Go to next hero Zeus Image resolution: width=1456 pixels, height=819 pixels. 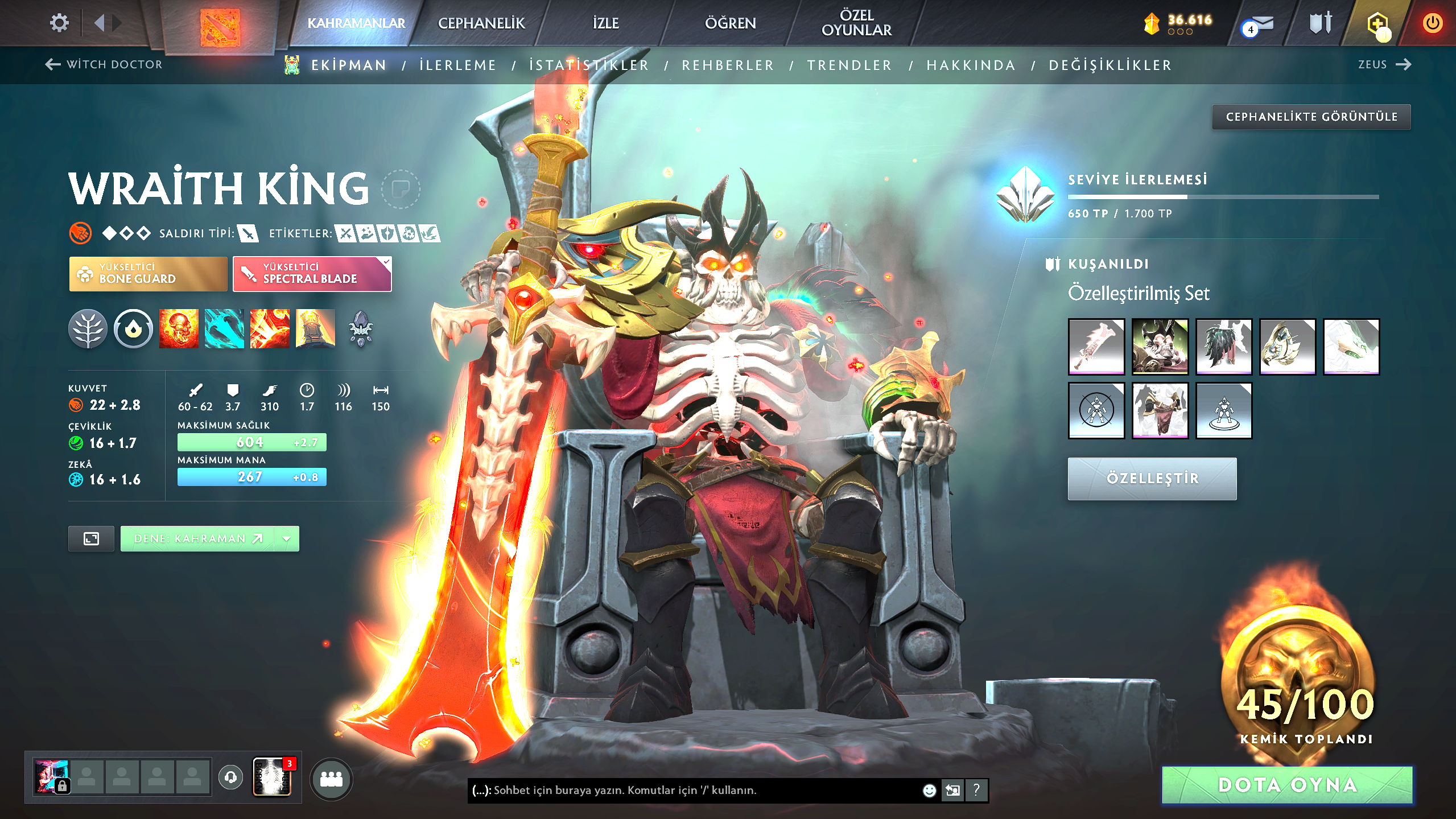1384,64
